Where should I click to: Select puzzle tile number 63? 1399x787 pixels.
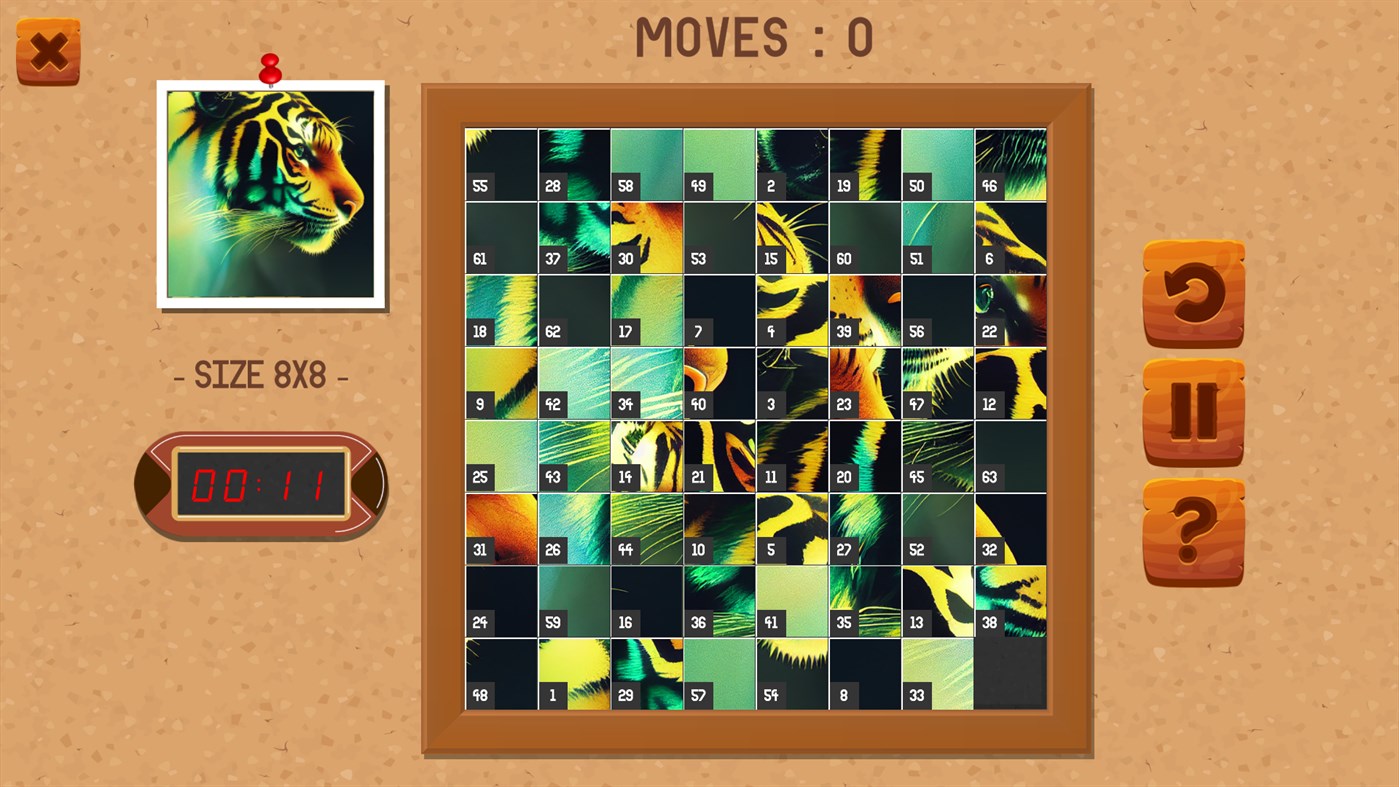pos(1010,457)
